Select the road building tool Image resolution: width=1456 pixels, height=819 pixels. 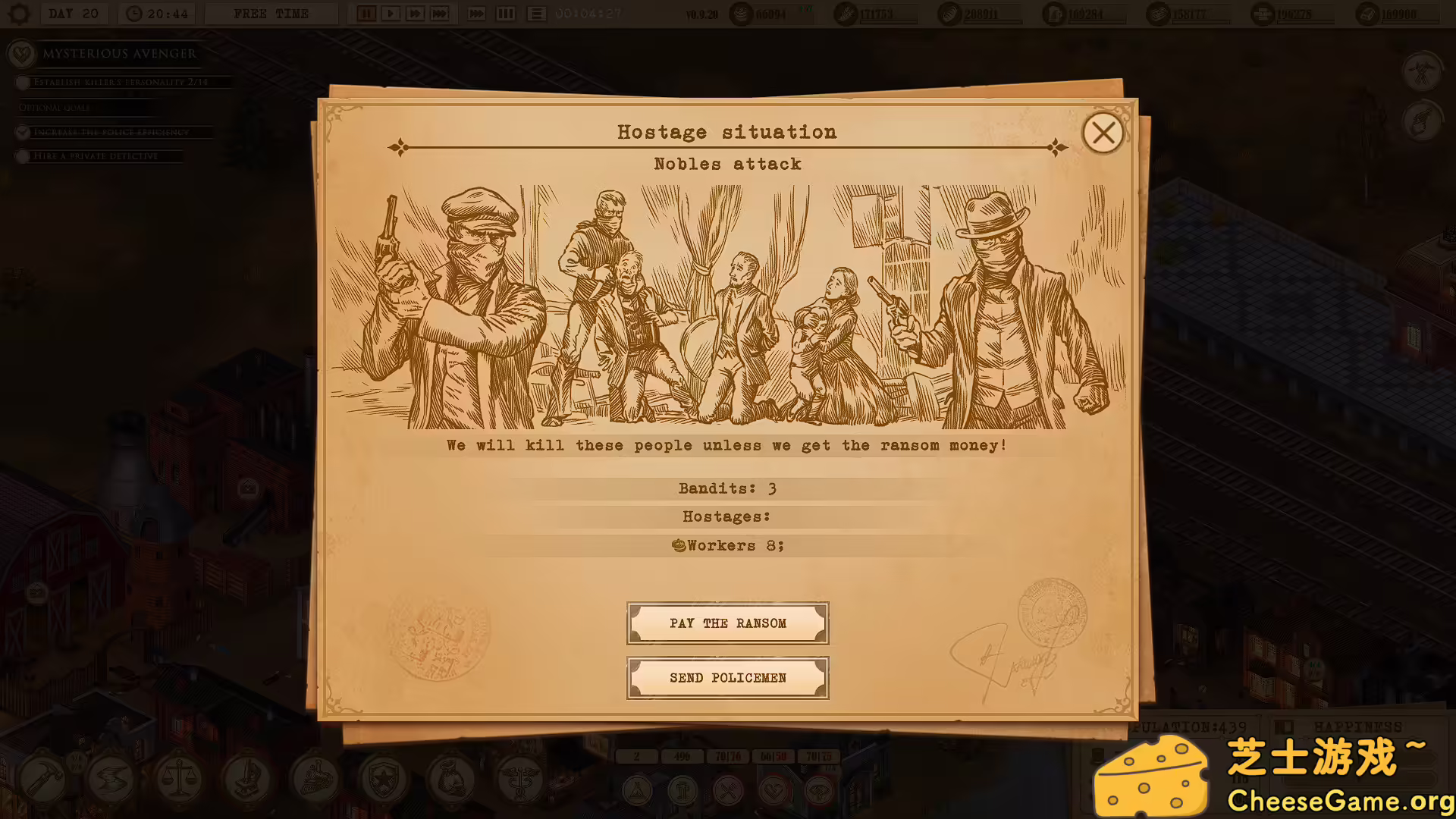112,779
